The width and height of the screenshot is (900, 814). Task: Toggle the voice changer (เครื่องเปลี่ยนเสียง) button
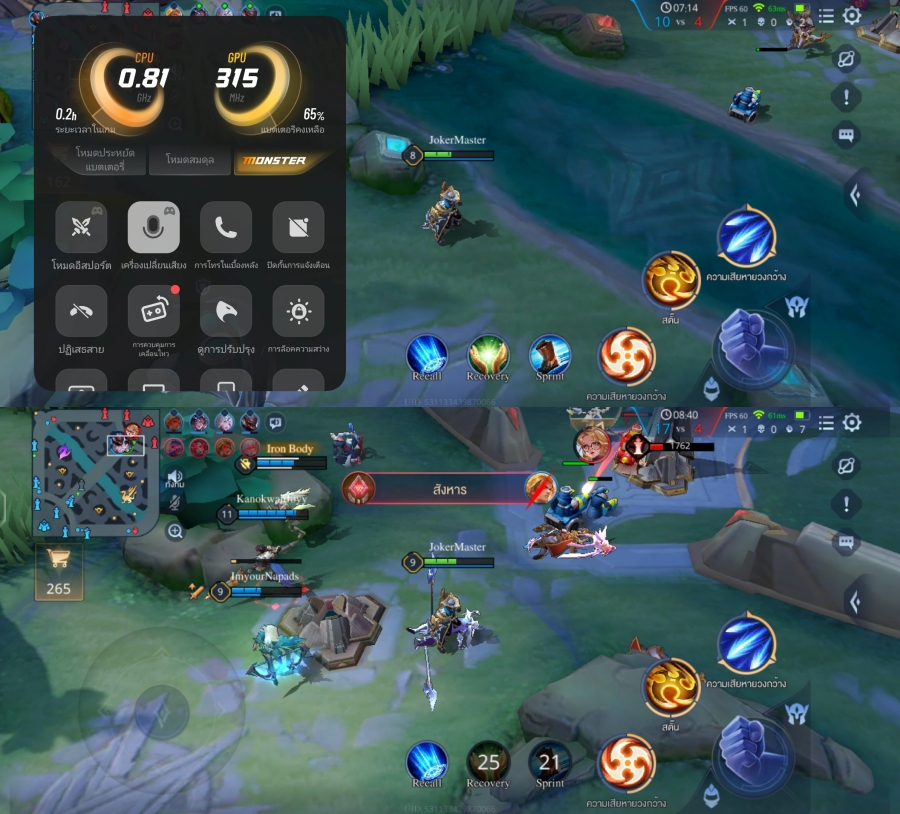tap(154, 227)
